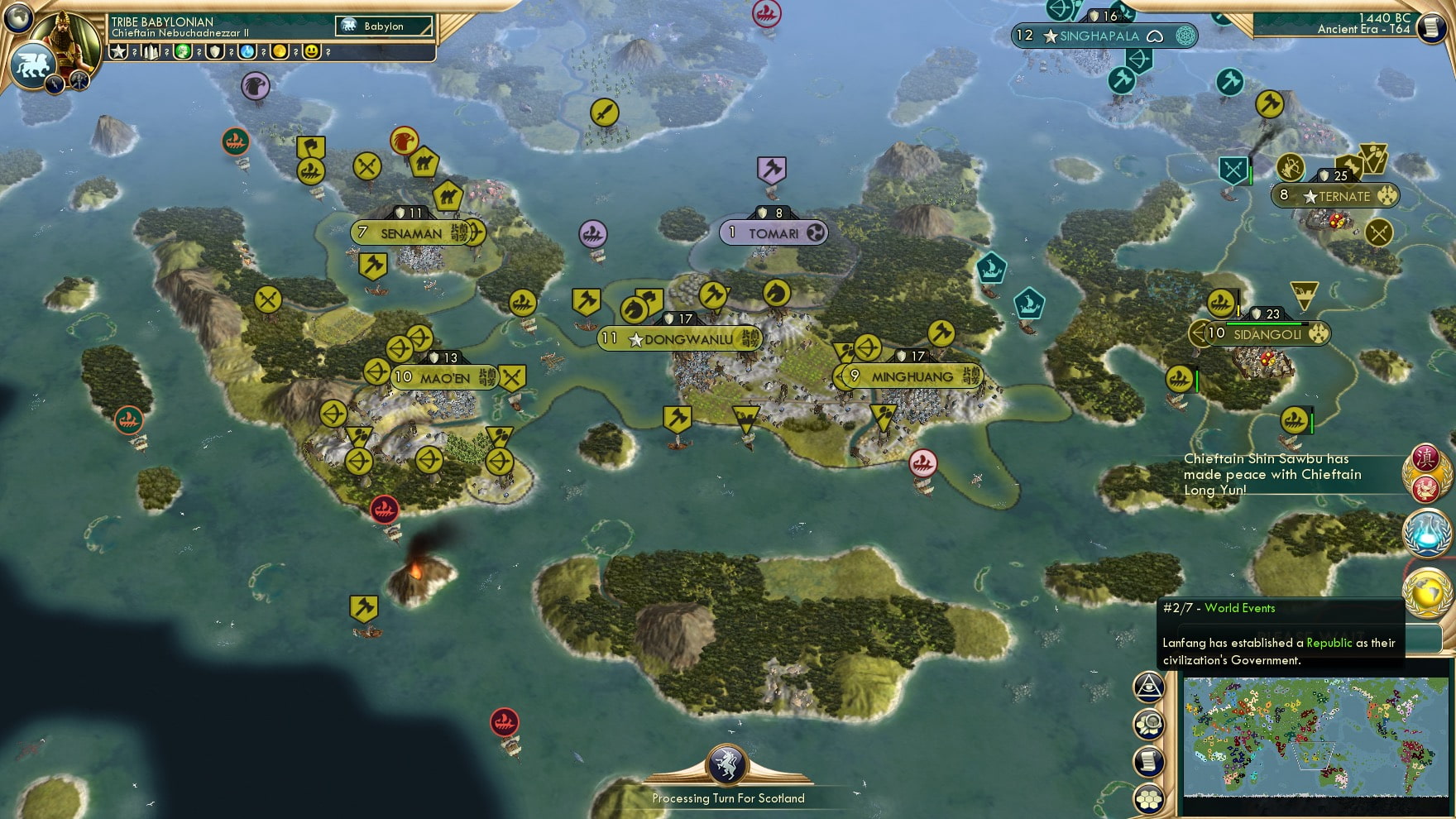Toggle strategic view with the magnifier icon
Screen dimensions: 1456x819
(x=1150, y=722)
